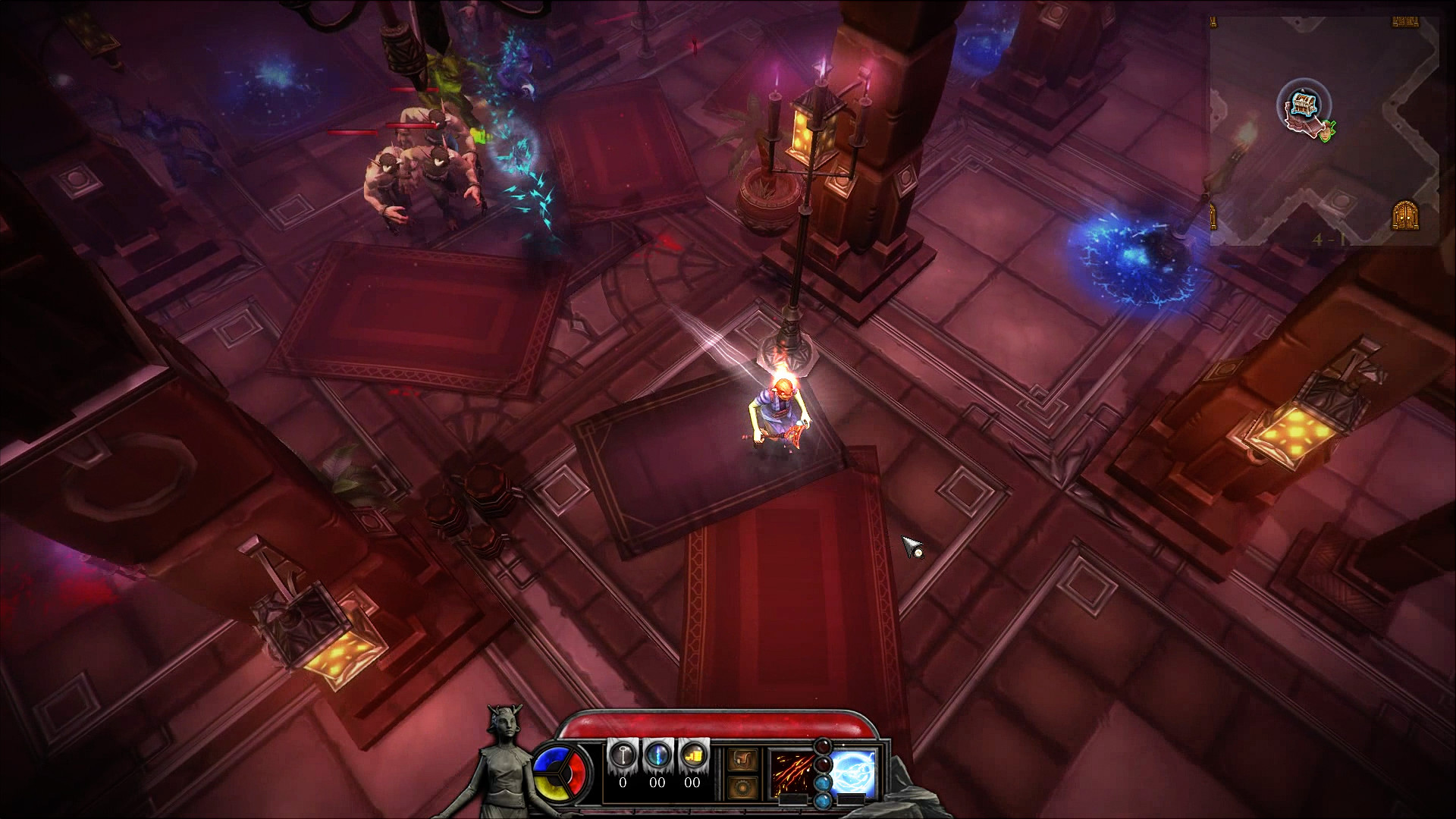Toggle the top red potion orb
This screenshot has width=1456, height=819.
[x=823, y=748]
